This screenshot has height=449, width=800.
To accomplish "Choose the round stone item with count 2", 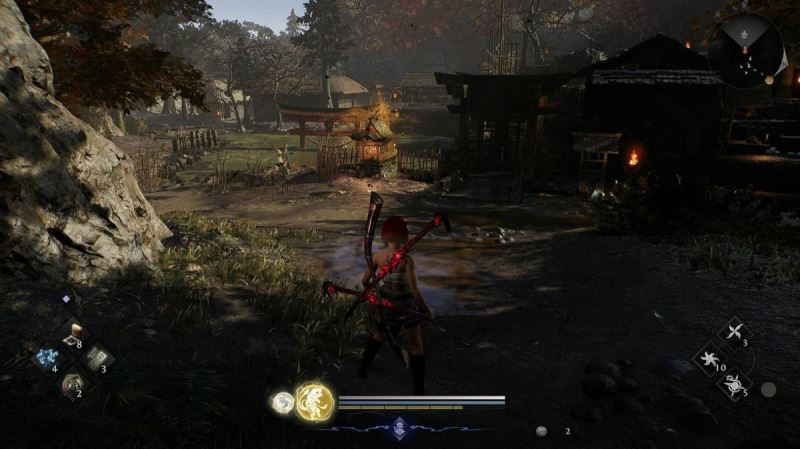I will [72, 382].
